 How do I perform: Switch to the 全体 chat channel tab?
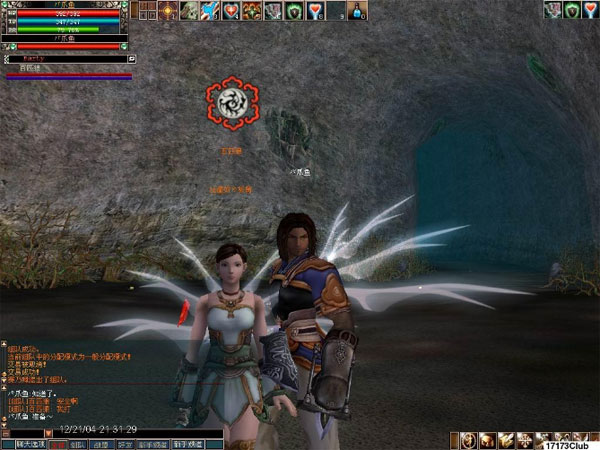(x=59, y=443)
